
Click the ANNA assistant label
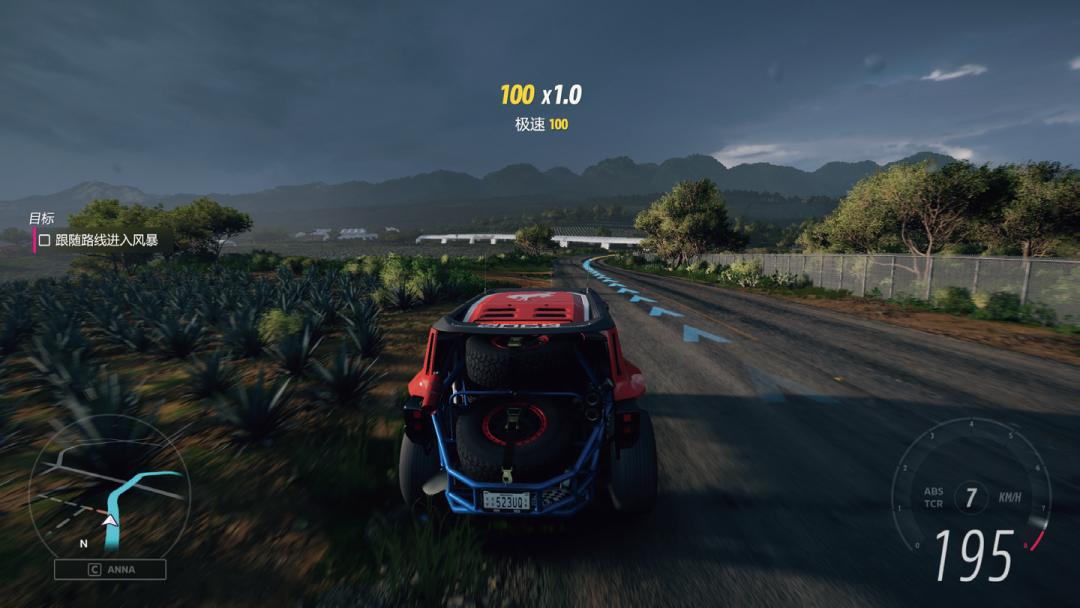[x=110, y=569]
